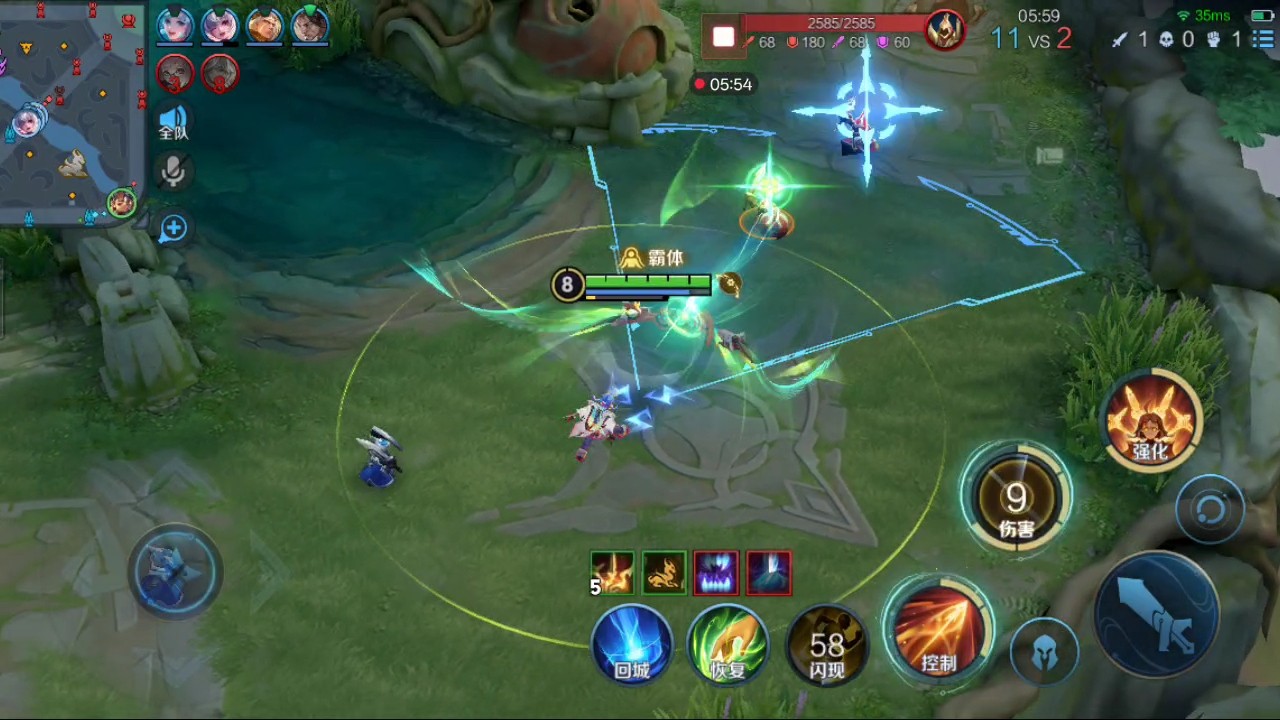Viewport: 1280px width, 720px height.
Task: Trigger the 伤害 damage skill
Action: (1016, 498)
